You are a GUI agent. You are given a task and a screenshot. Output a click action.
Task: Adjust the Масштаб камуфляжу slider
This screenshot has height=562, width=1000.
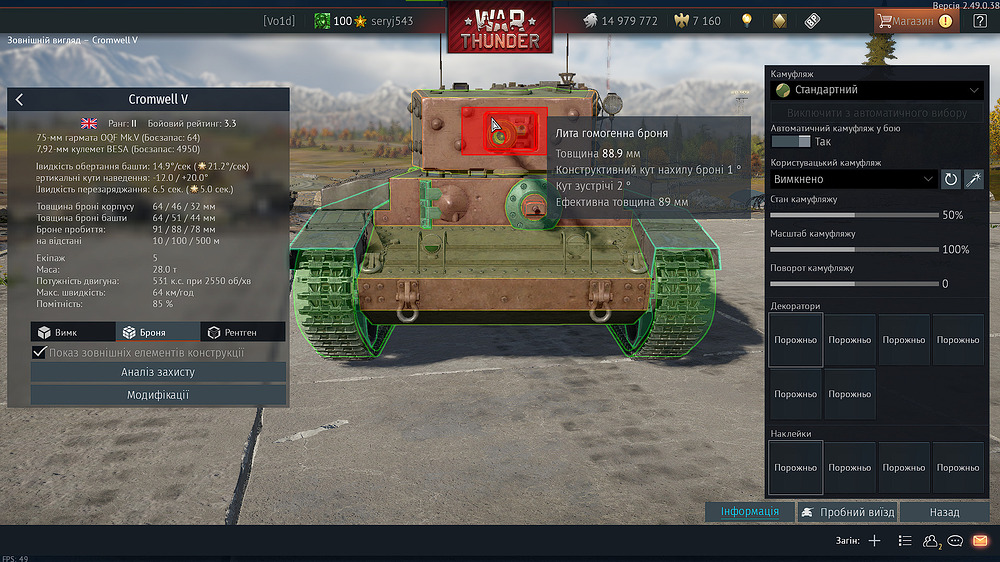(x=855, y=249)
